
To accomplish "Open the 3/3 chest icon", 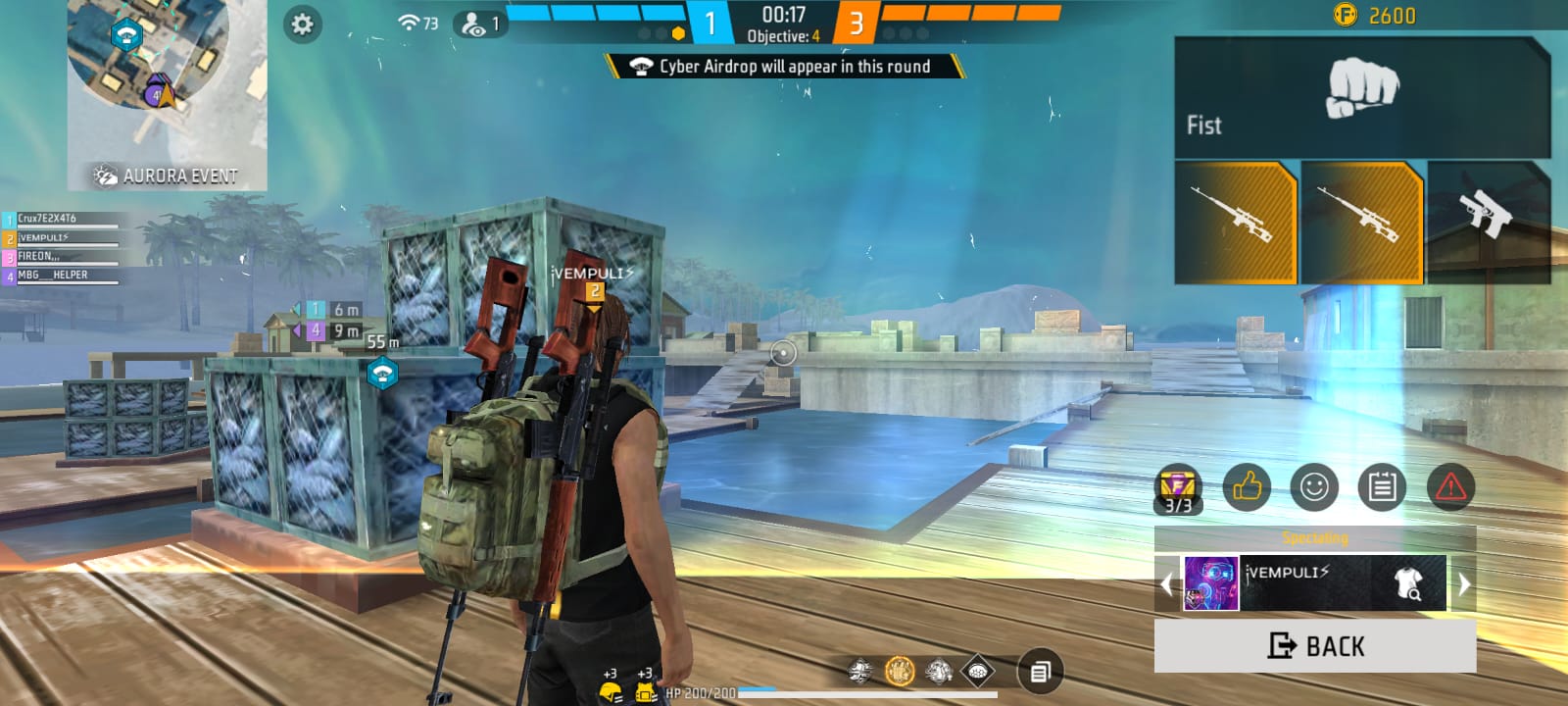I will (1178, 488).
